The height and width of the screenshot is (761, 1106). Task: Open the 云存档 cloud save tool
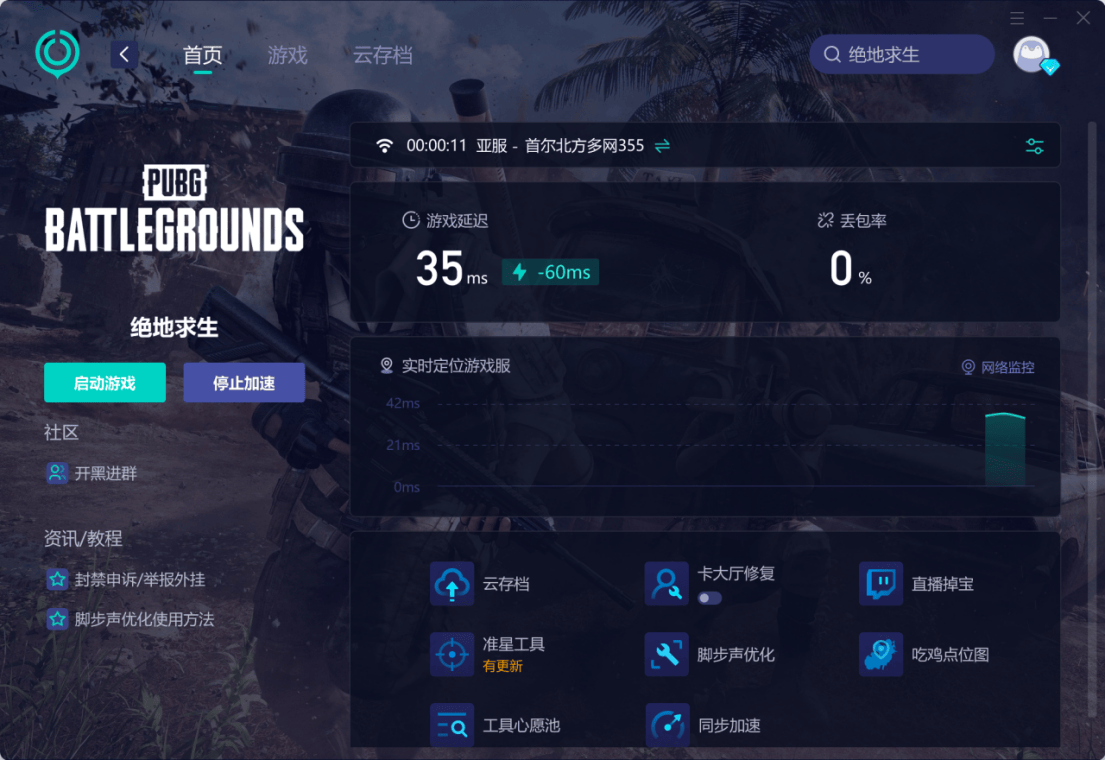(x=453, y=584)
